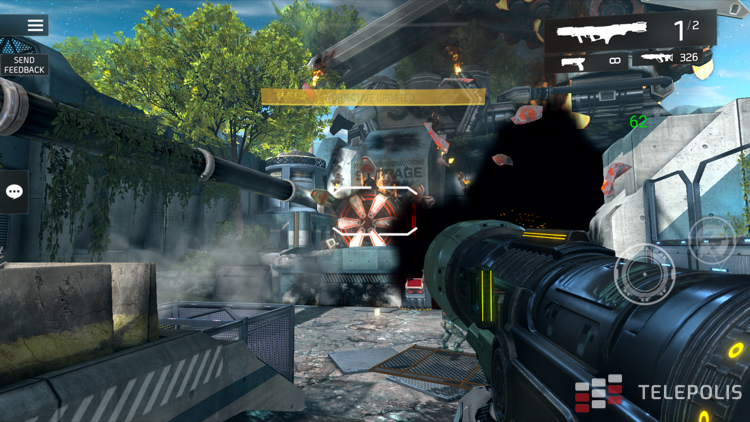This screenshot has width=750, height=422.
Task: Open the hamburger menu
Action: (x=36, y=25)
